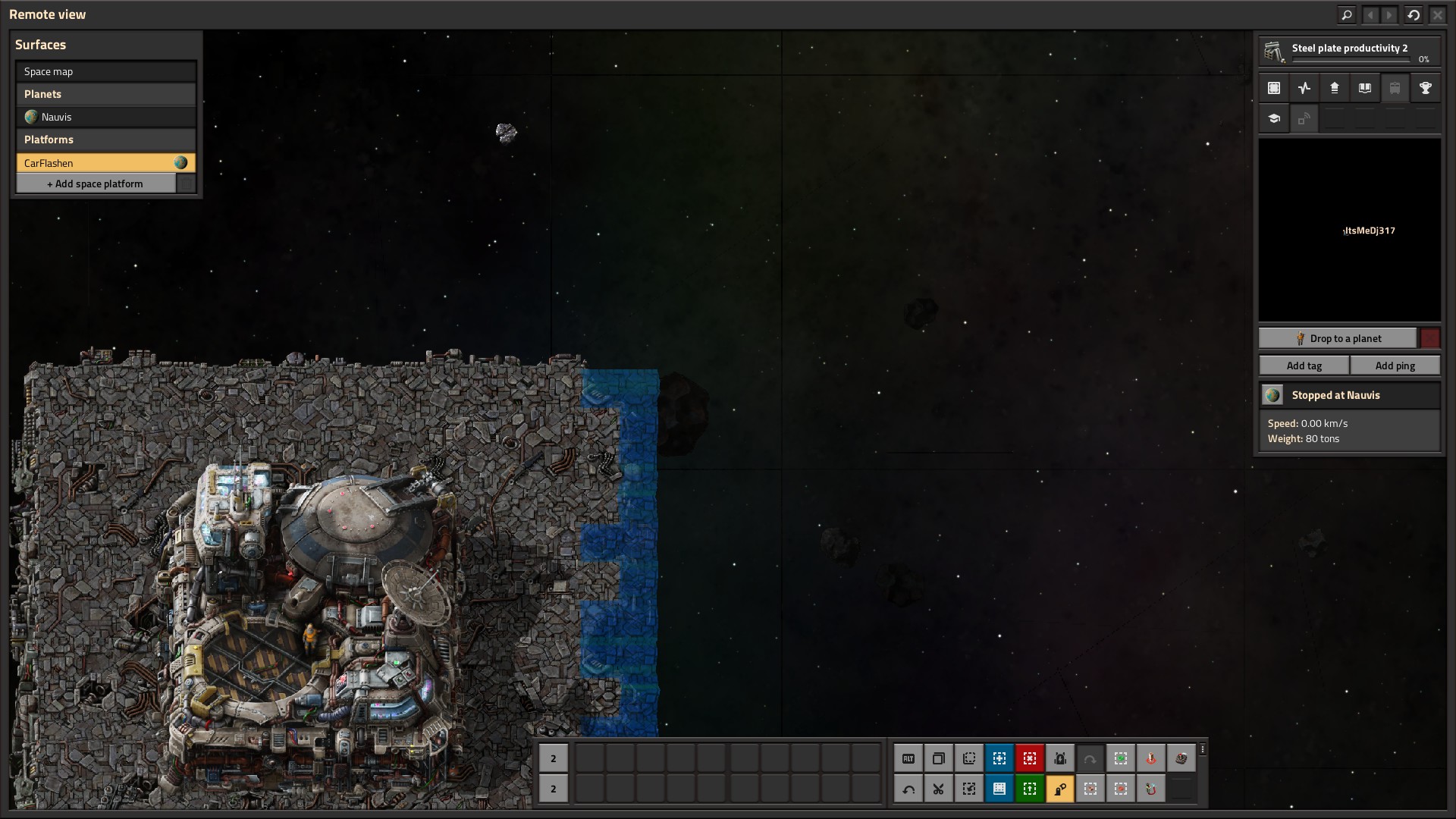Select the green upgrade planner
This screenshot has width=1456, height=819.
(1030, 789)
